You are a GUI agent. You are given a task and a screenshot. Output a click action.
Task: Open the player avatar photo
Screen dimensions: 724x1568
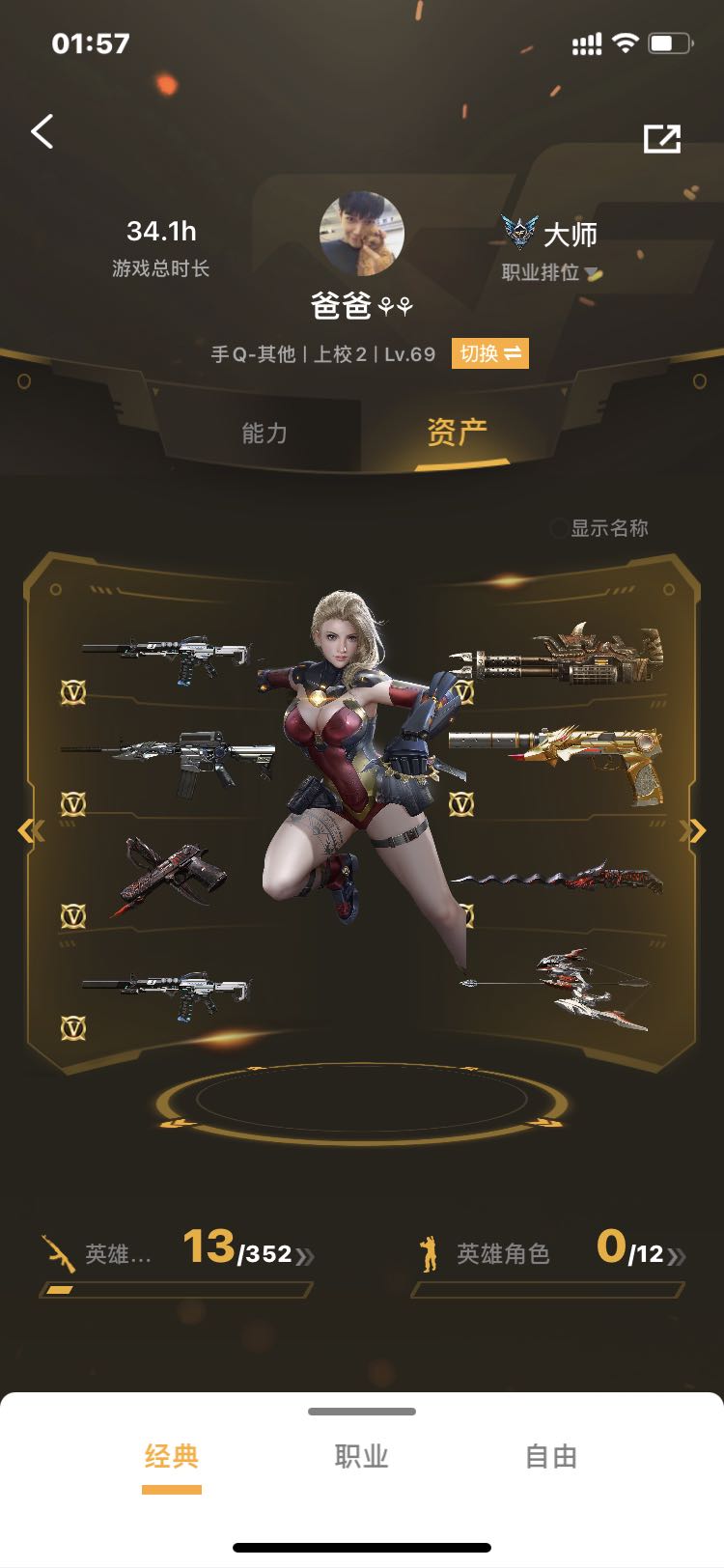[361, 234]
